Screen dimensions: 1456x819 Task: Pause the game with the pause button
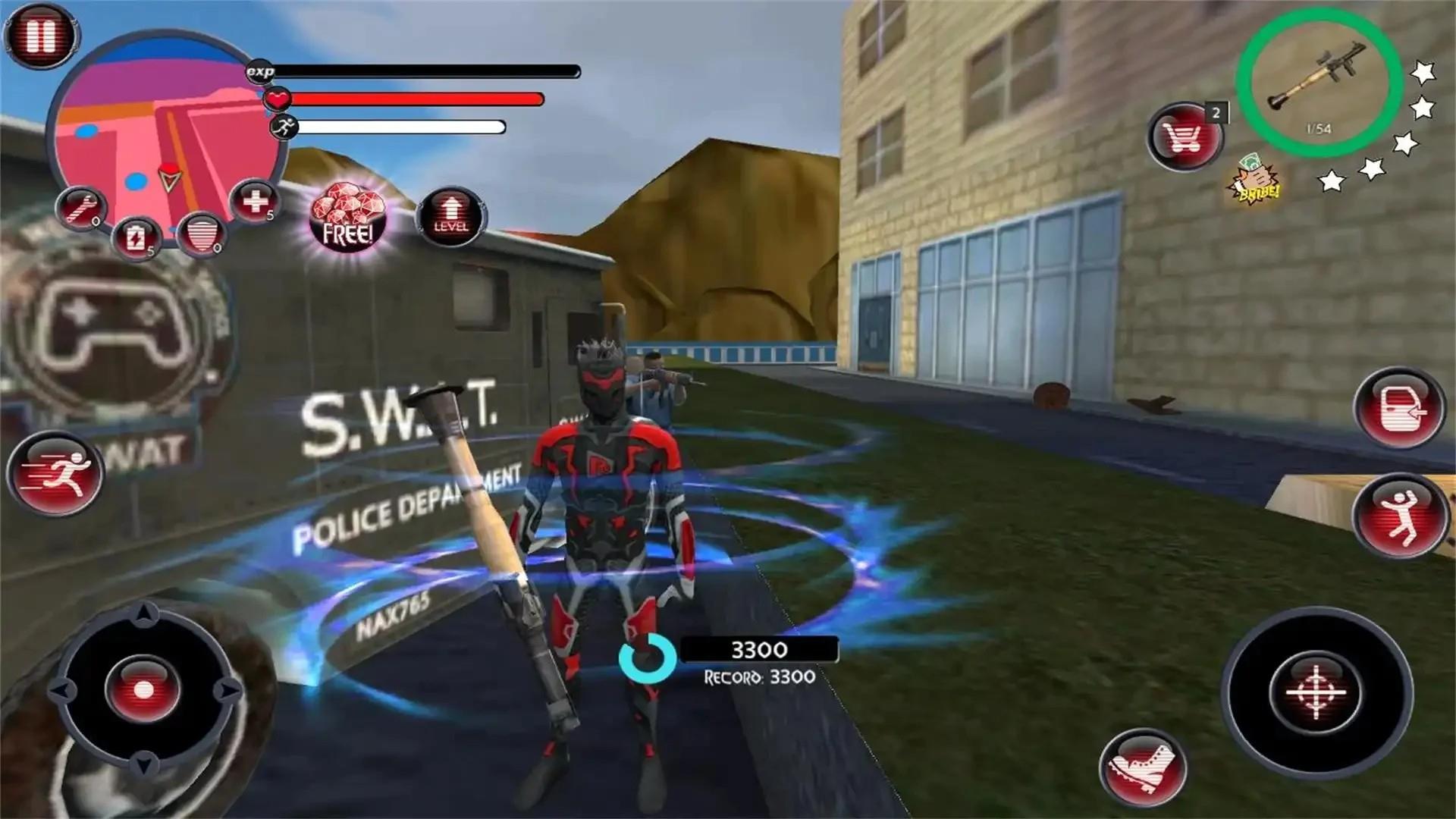(x=40, y=35)
